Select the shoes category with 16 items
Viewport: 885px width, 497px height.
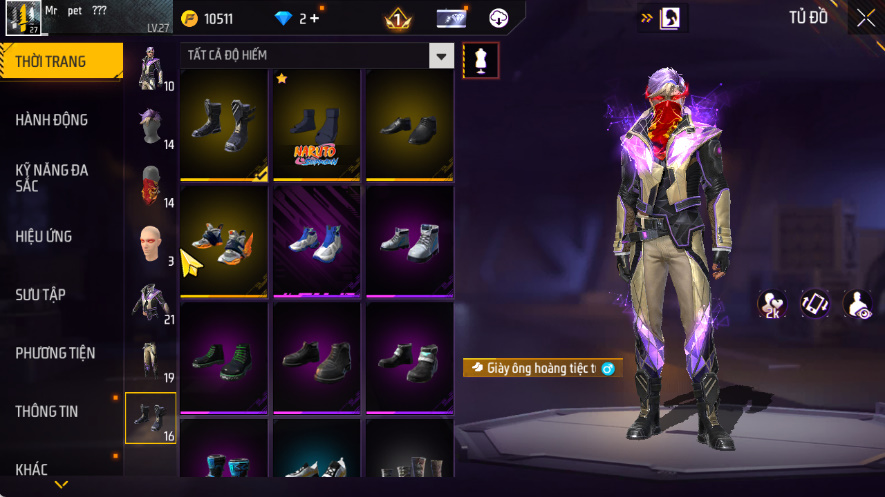[150, 417]
